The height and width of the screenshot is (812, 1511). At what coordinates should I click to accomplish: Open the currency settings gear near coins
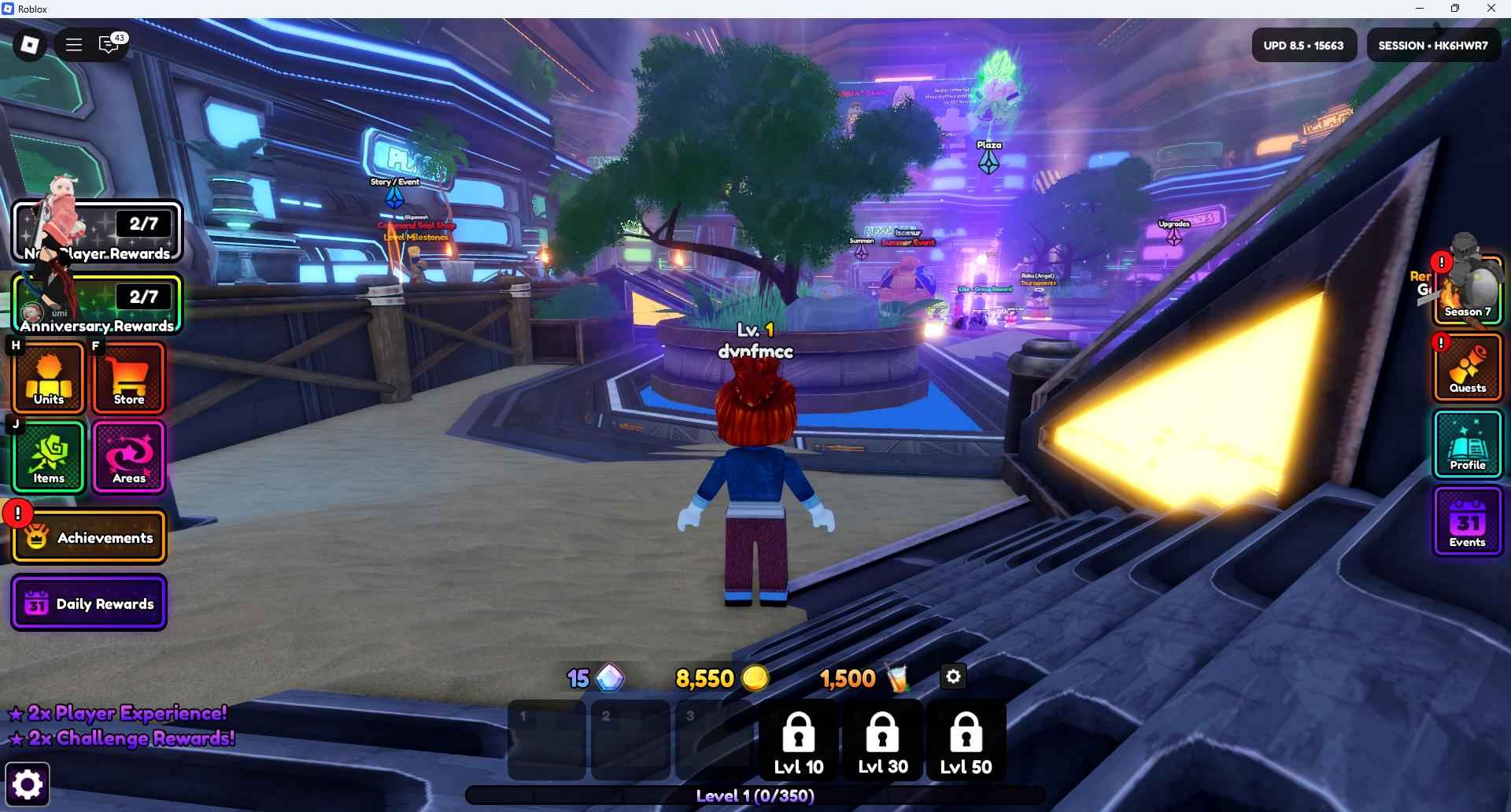(952, 676)
